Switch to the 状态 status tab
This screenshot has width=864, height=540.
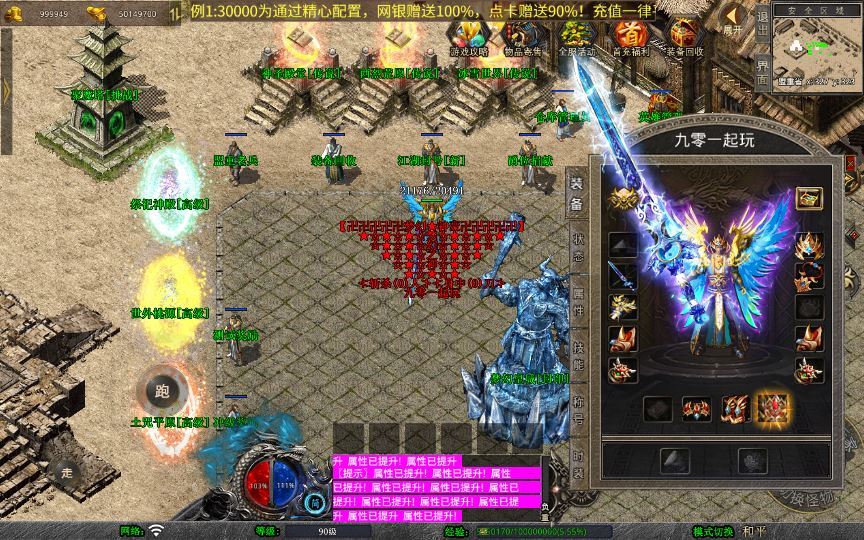pos(577,247)
